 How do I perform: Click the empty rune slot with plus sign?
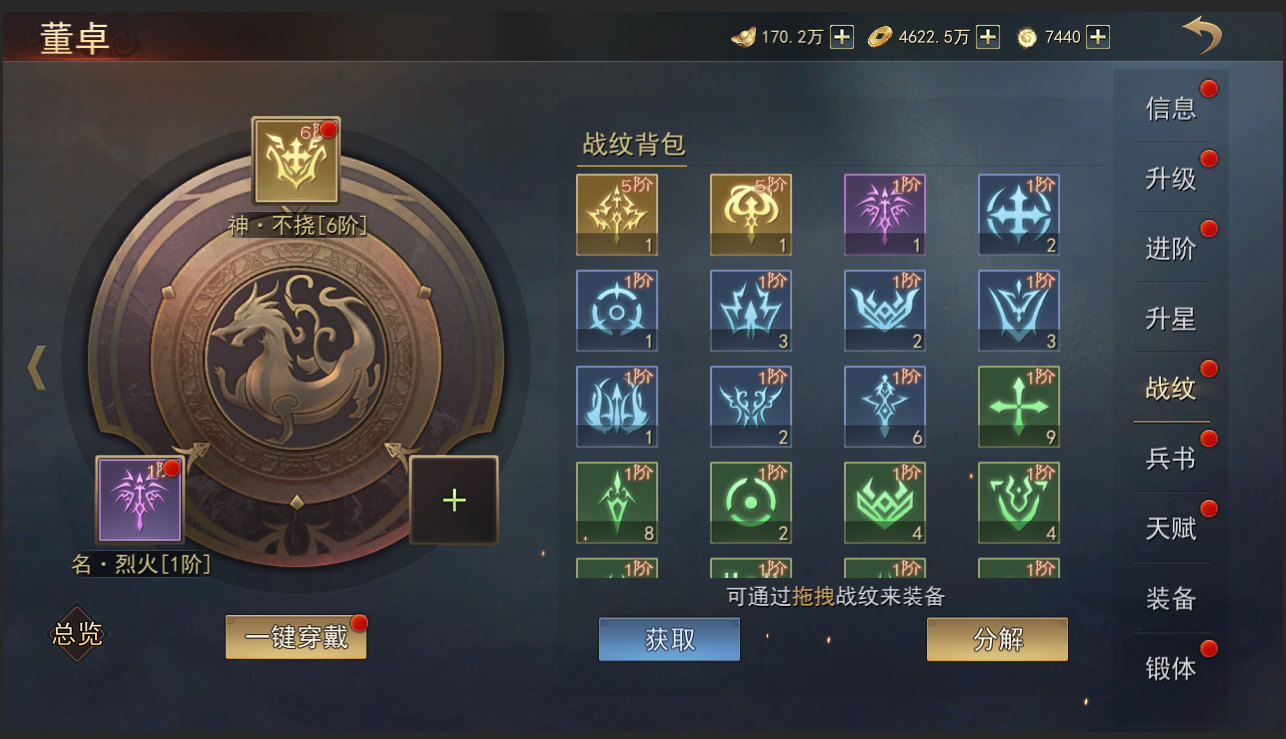(x=454, y=500)
